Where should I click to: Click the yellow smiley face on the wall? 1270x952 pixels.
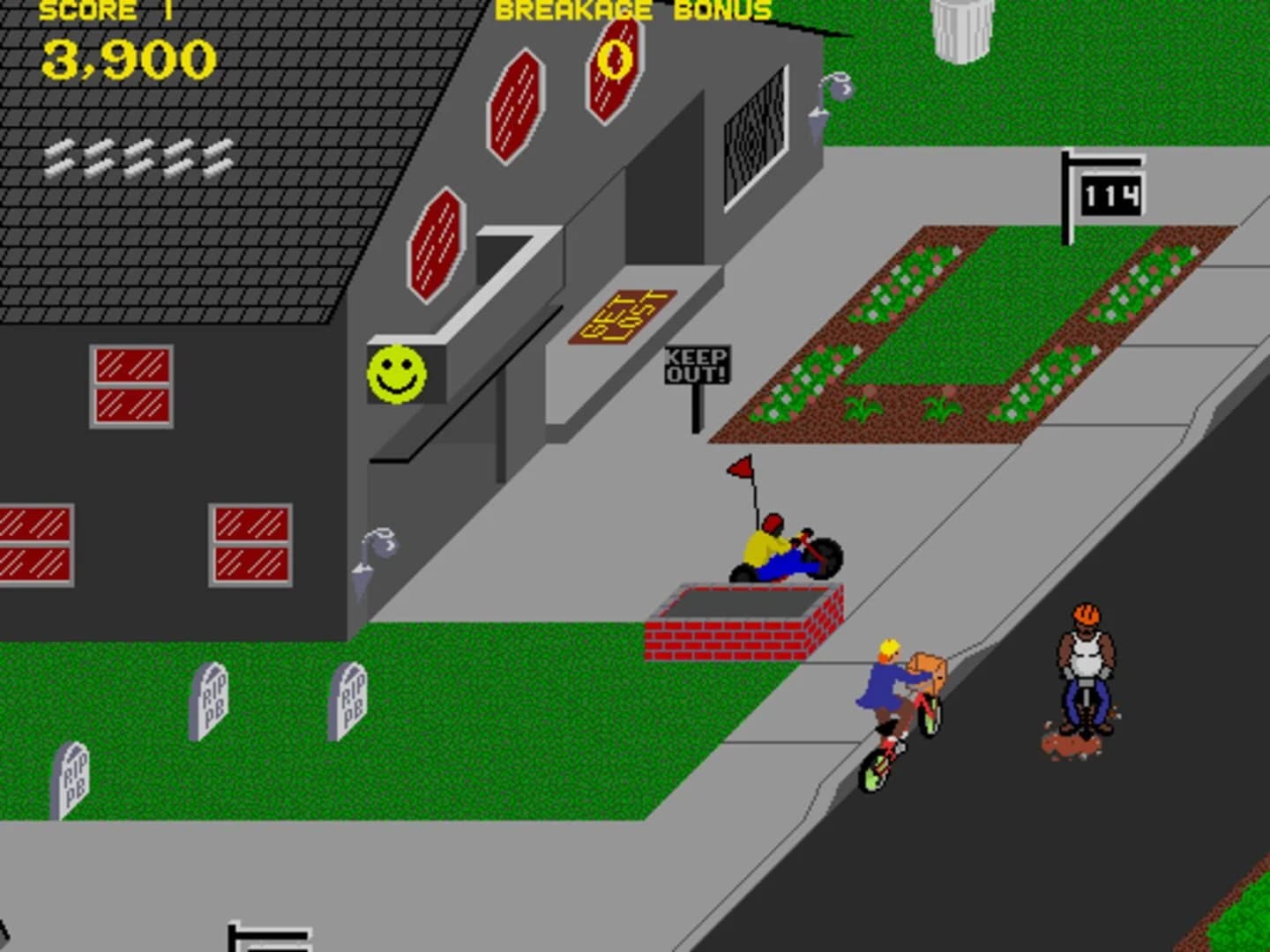pos(398,375)
